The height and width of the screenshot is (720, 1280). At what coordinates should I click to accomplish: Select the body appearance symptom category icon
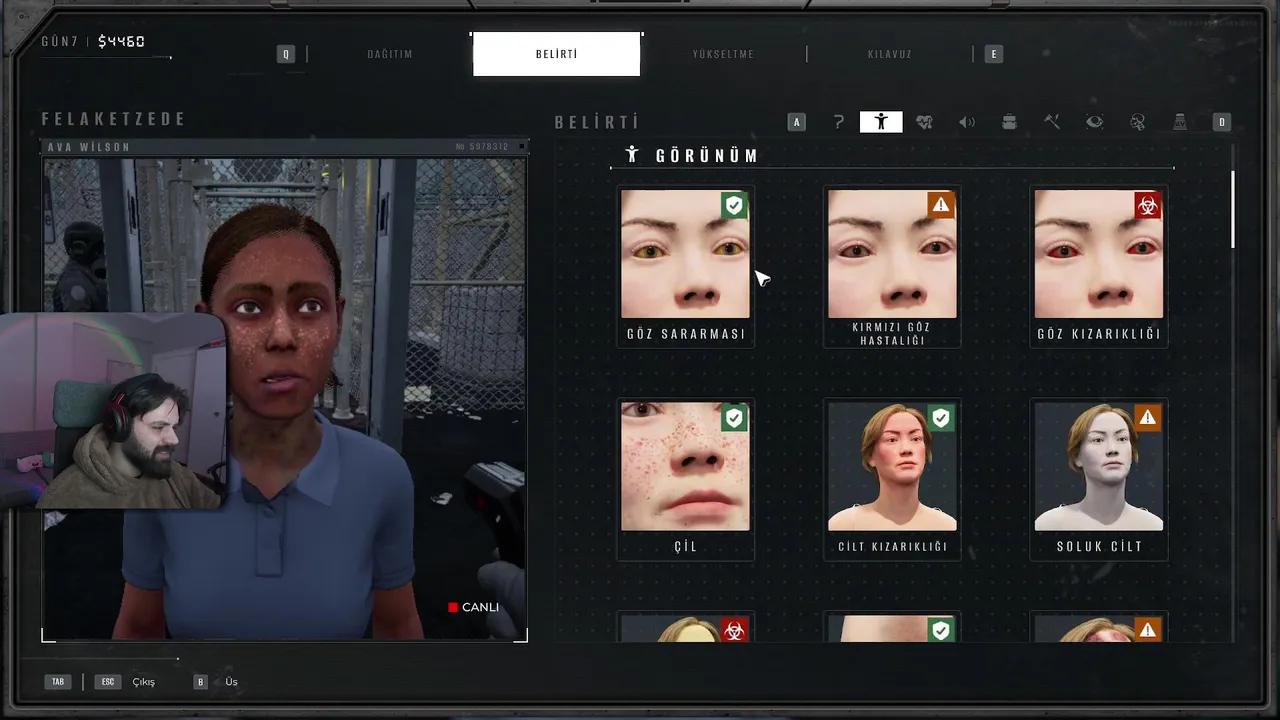(x=881, y=122)
